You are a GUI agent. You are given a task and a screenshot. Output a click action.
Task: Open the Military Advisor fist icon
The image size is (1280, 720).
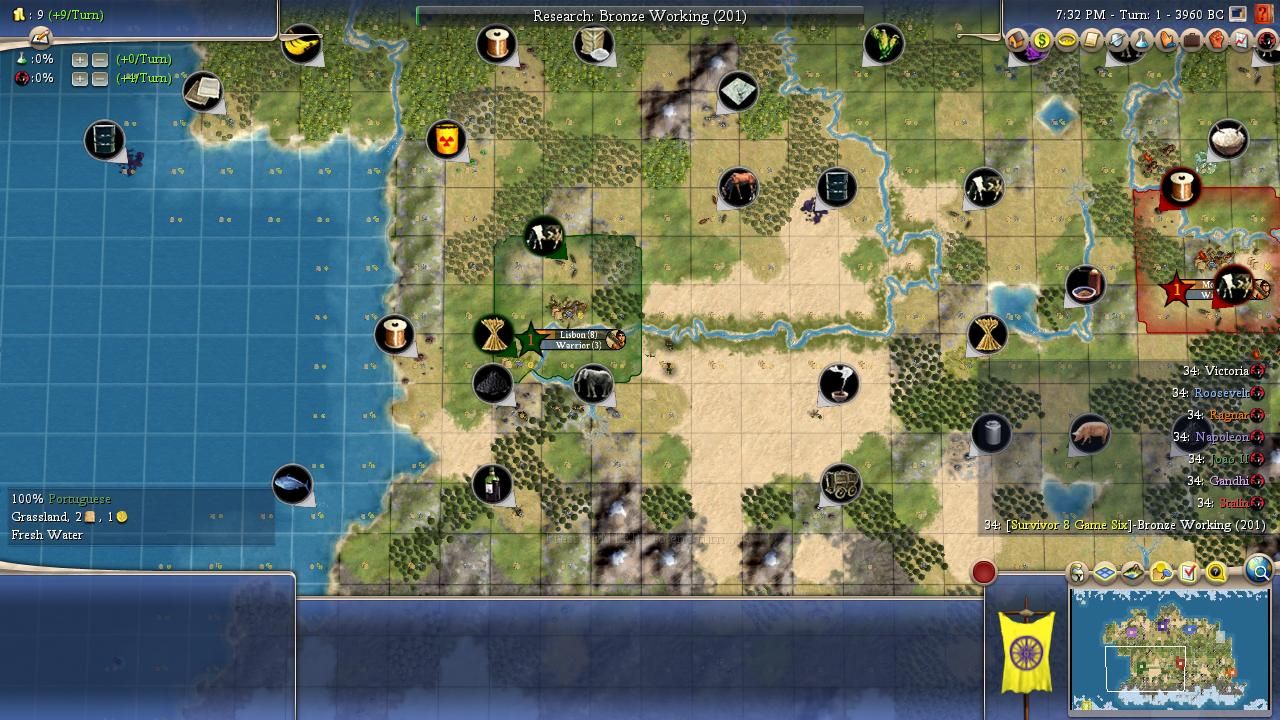[x=1216, y=41]
